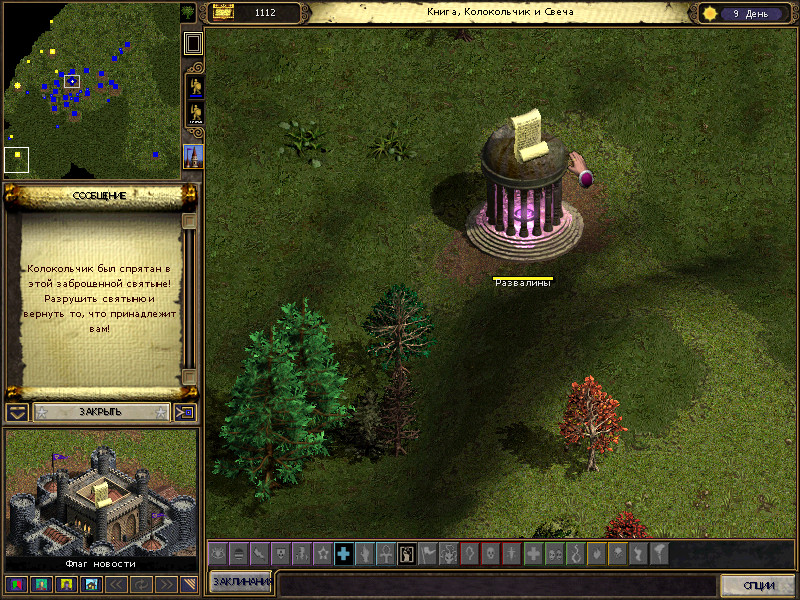
Task: Select the blue cross healing spell icon
Action: tap(344, 553)
